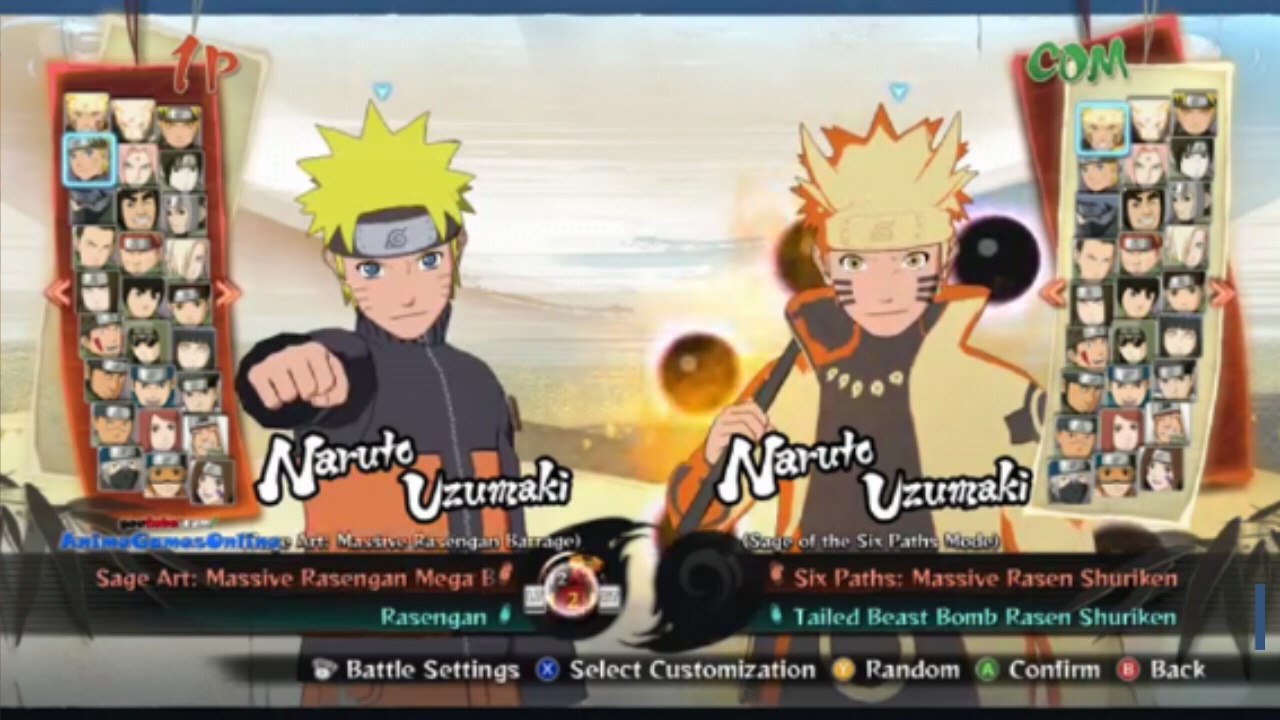Expand next roster page with the right arrow
Viewport: 1280px width, 720px height.
click(224, 293)
